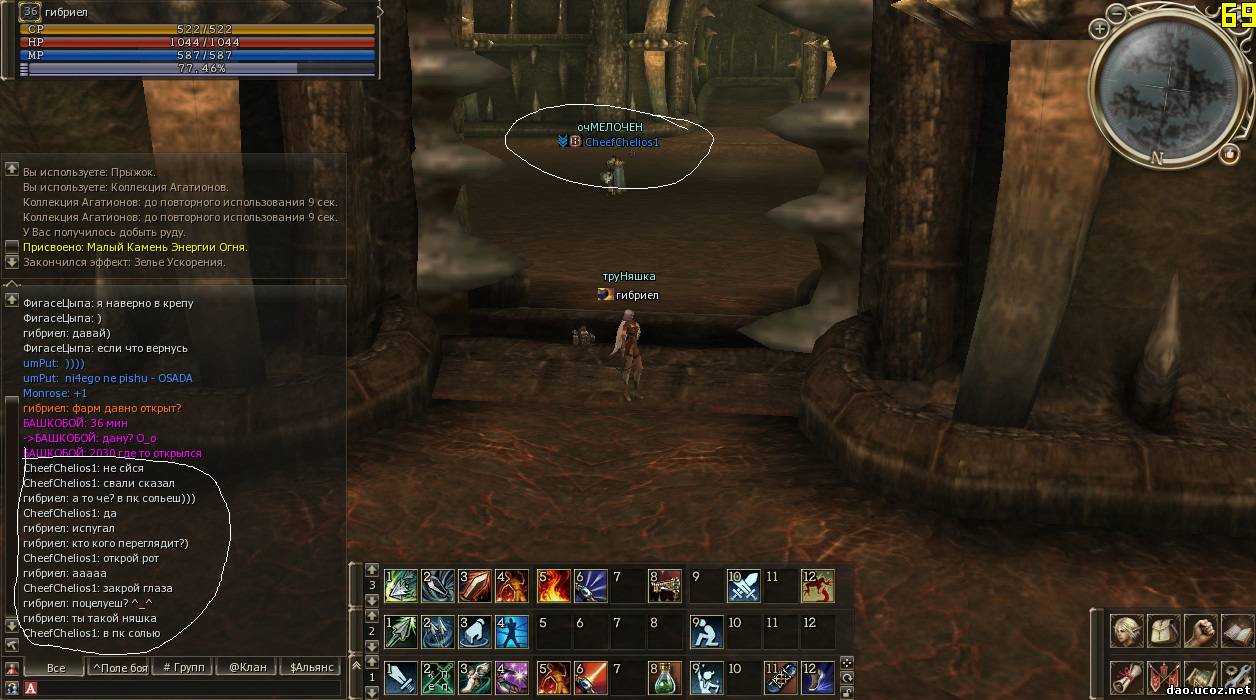
Task: Open the skills book icon
Action: 1236,631
